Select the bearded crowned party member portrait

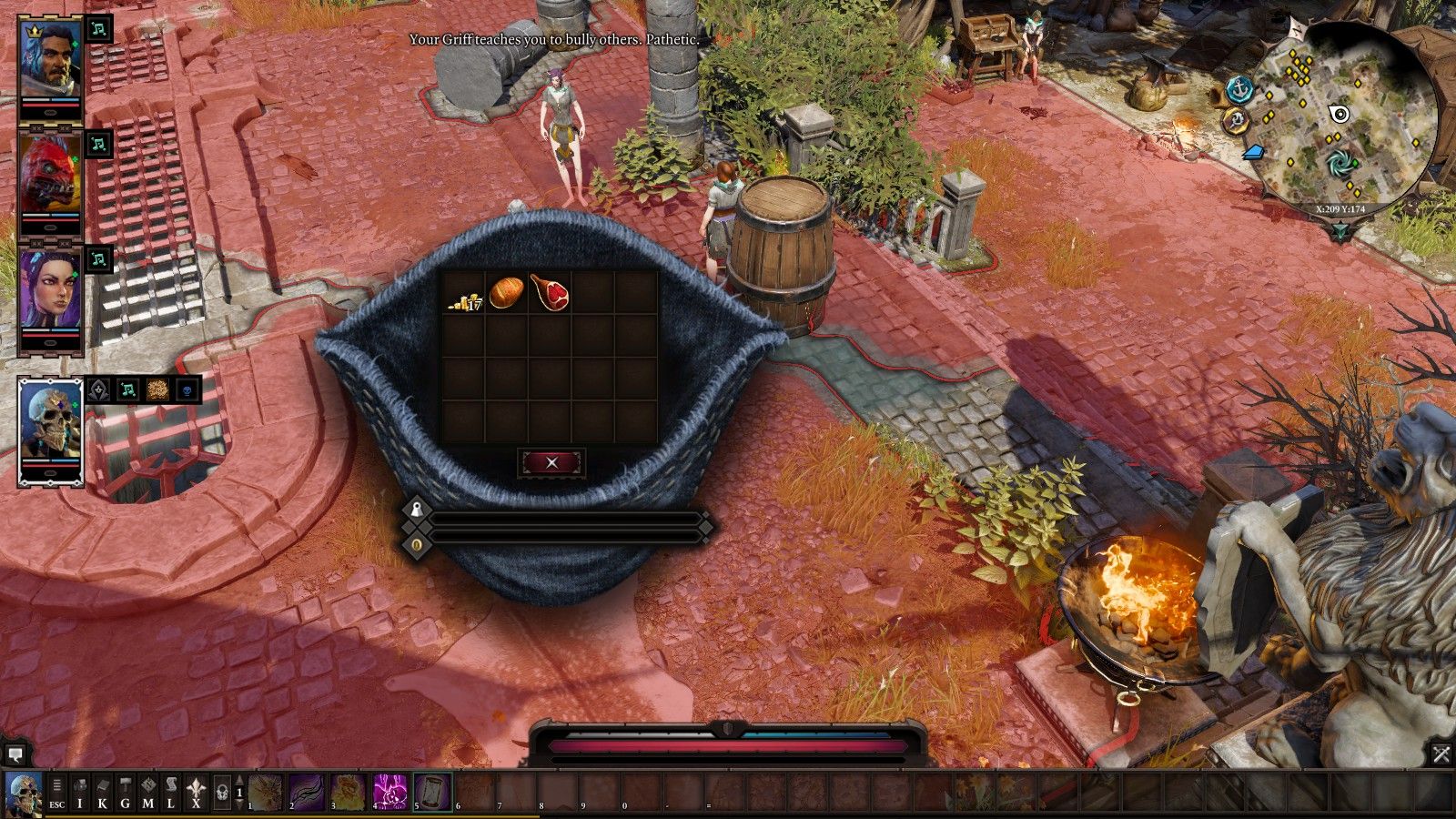[51, 62]
